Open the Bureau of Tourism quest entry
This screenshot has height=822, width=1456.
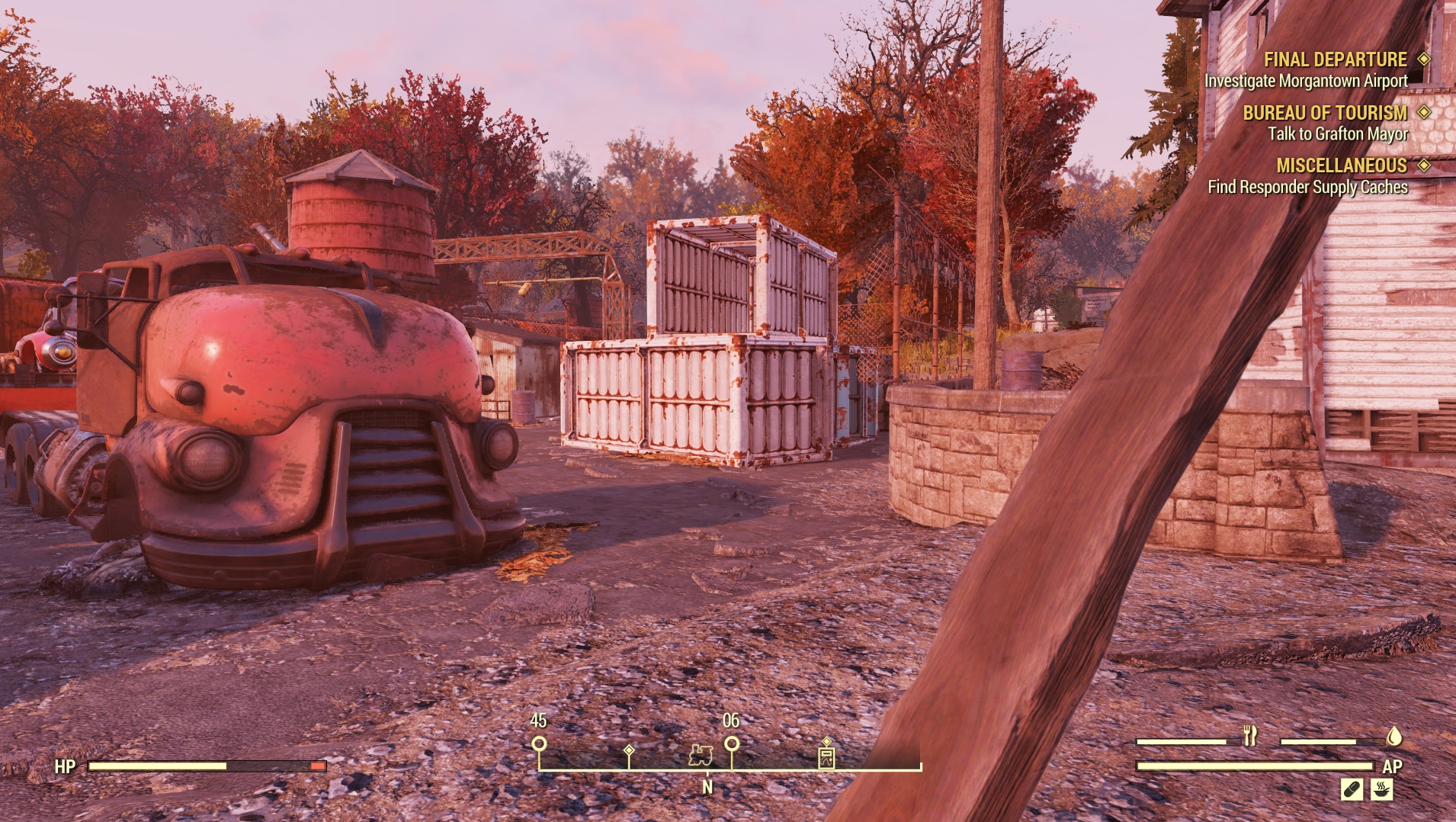coord(1325,113)
